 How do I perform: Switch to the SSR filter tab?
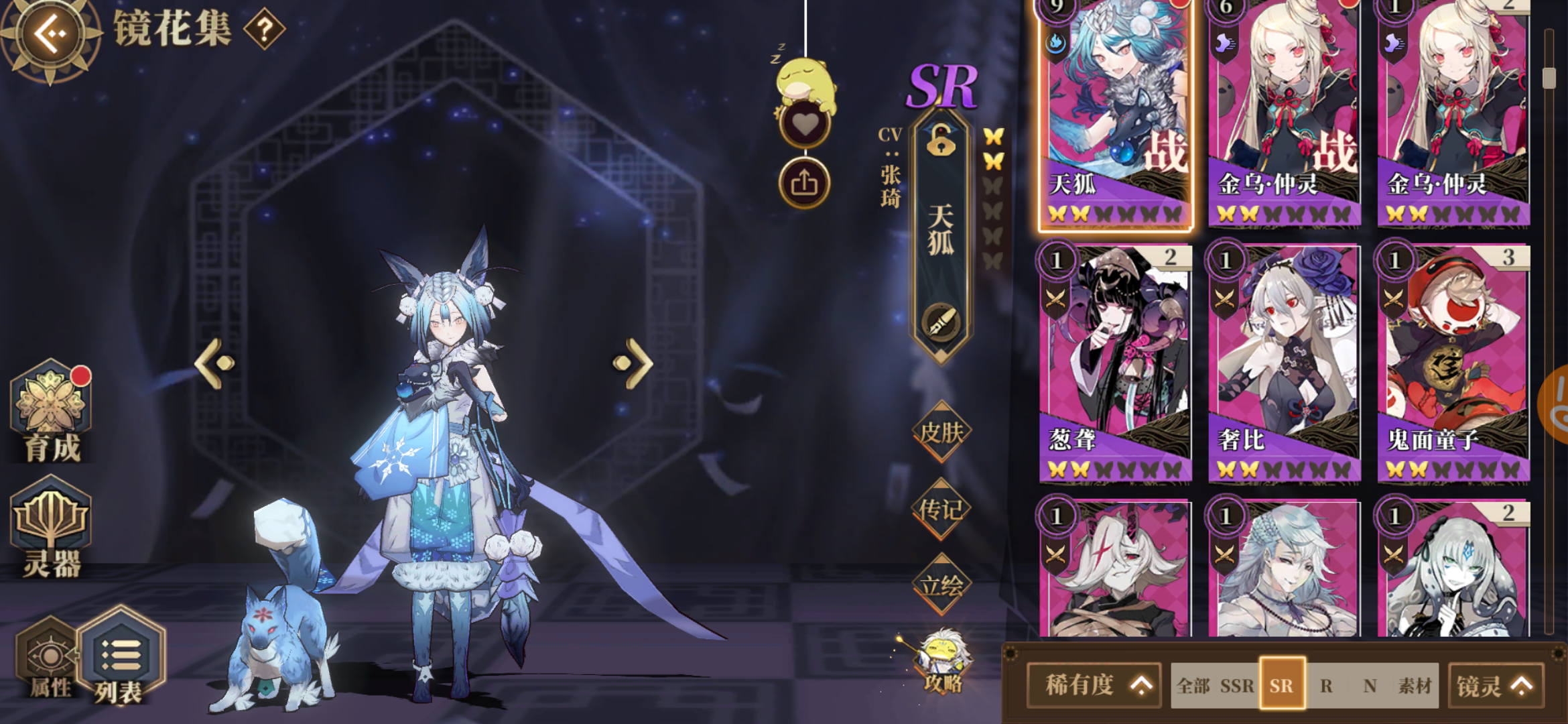coord(1237,686)
